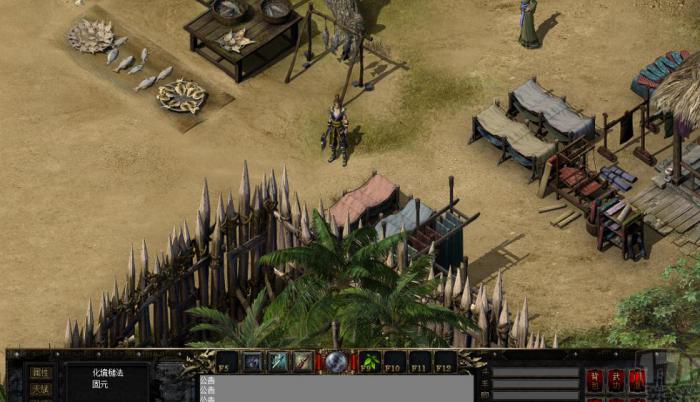Viewport: 700px width, 402px height.
Task: Click the central silver orb
Action: pyautogui.click(x=336, y=362)
